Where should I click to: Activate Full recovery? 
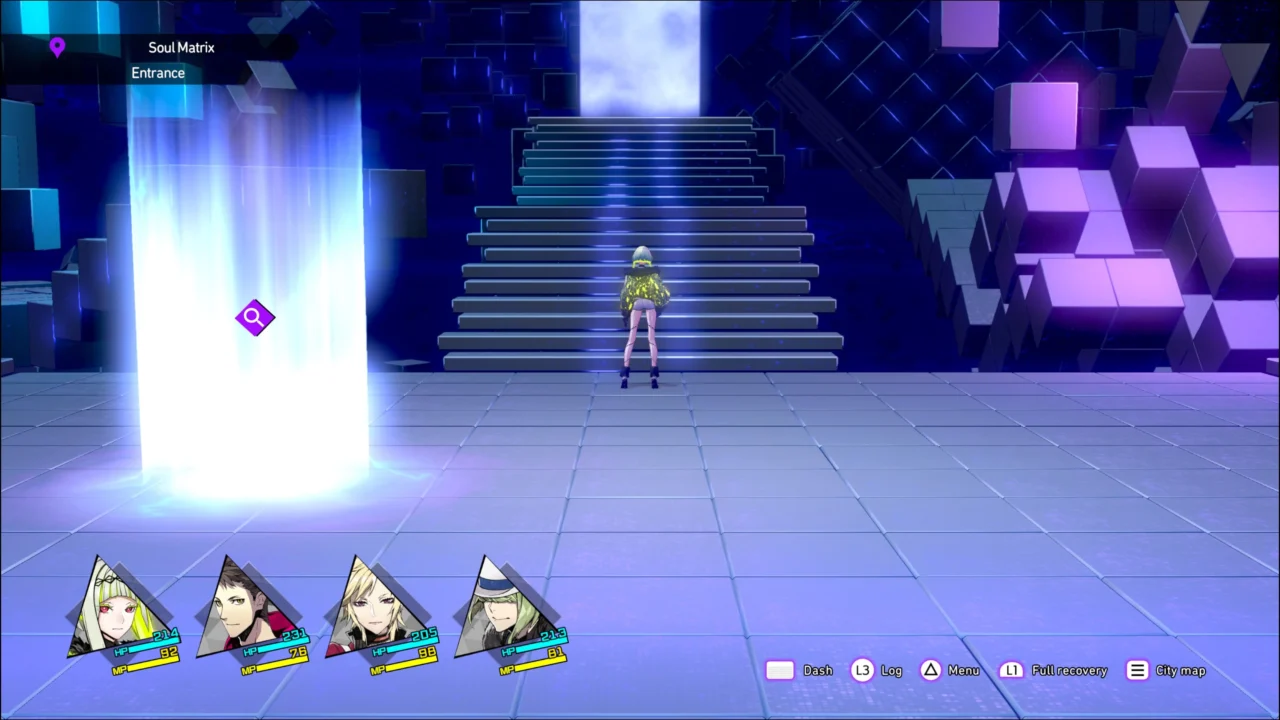(1068, 670)
